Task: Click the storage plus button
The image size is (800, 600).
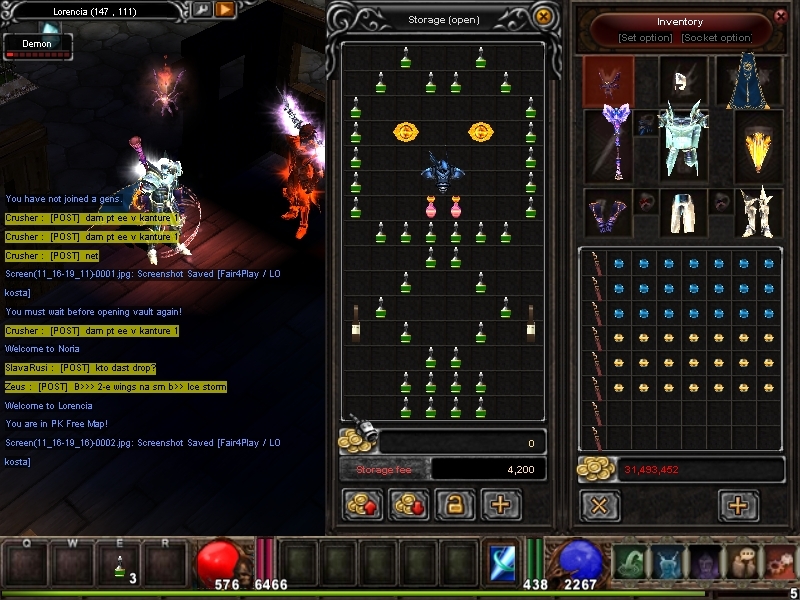Action: tap(501, 504)
